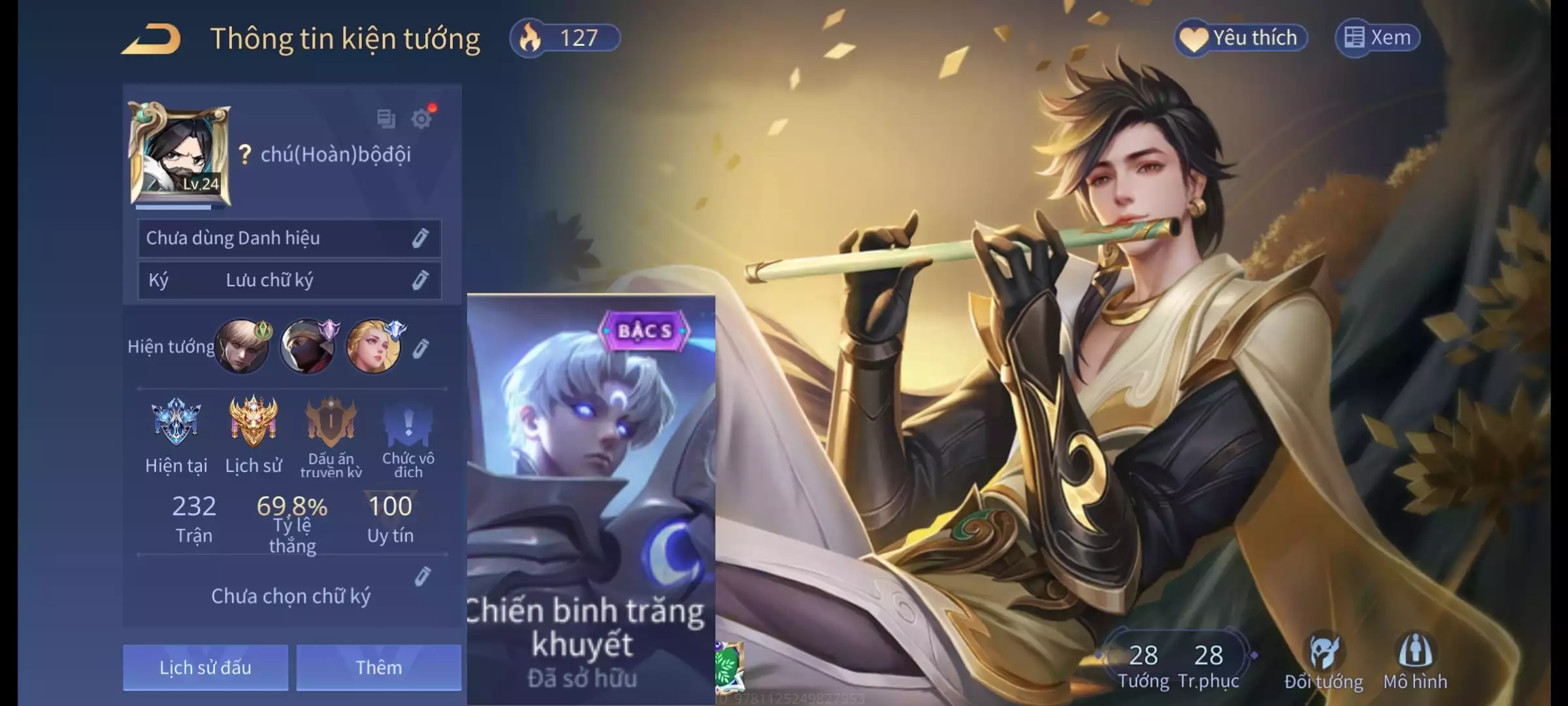The height and width of the screenshot is (706, 1568).
Task: Edit the Lưu chữ ký signature field
Action: [420, 280]
